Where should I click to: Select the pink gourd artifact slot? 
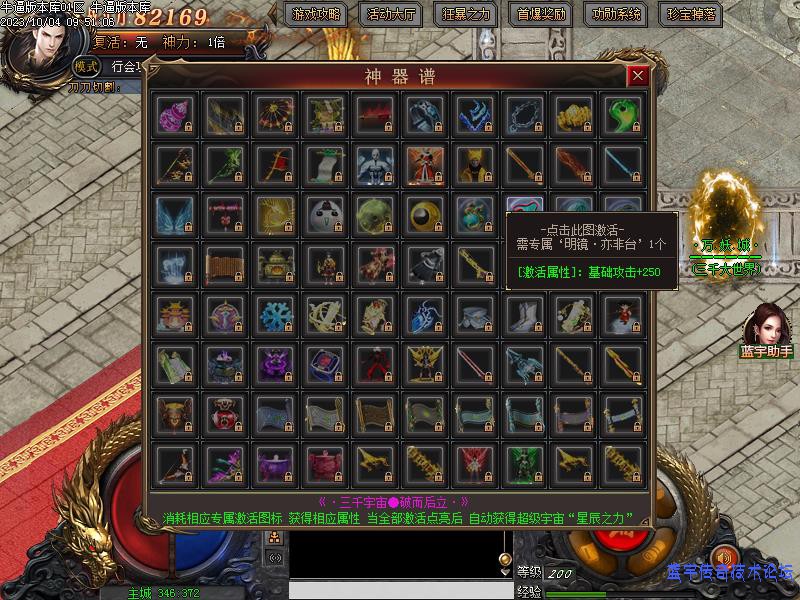coord(174,114)
